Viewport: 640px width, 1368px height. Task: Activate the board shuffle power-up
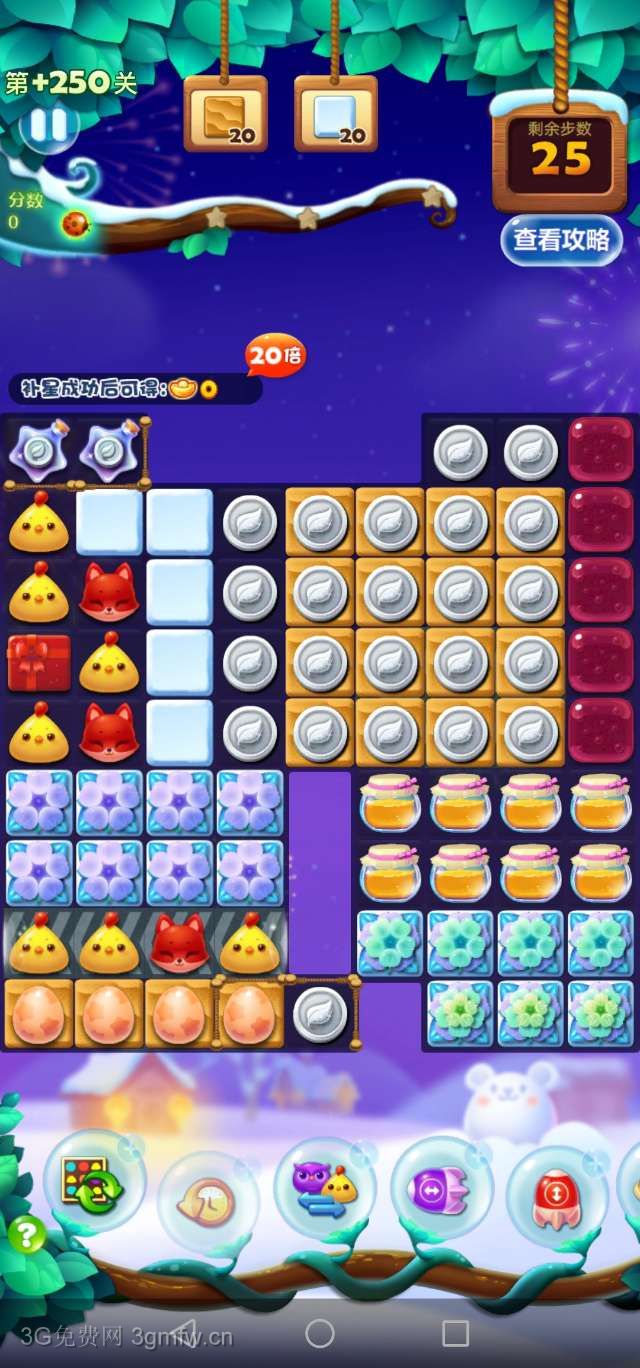pos(92,1182)
